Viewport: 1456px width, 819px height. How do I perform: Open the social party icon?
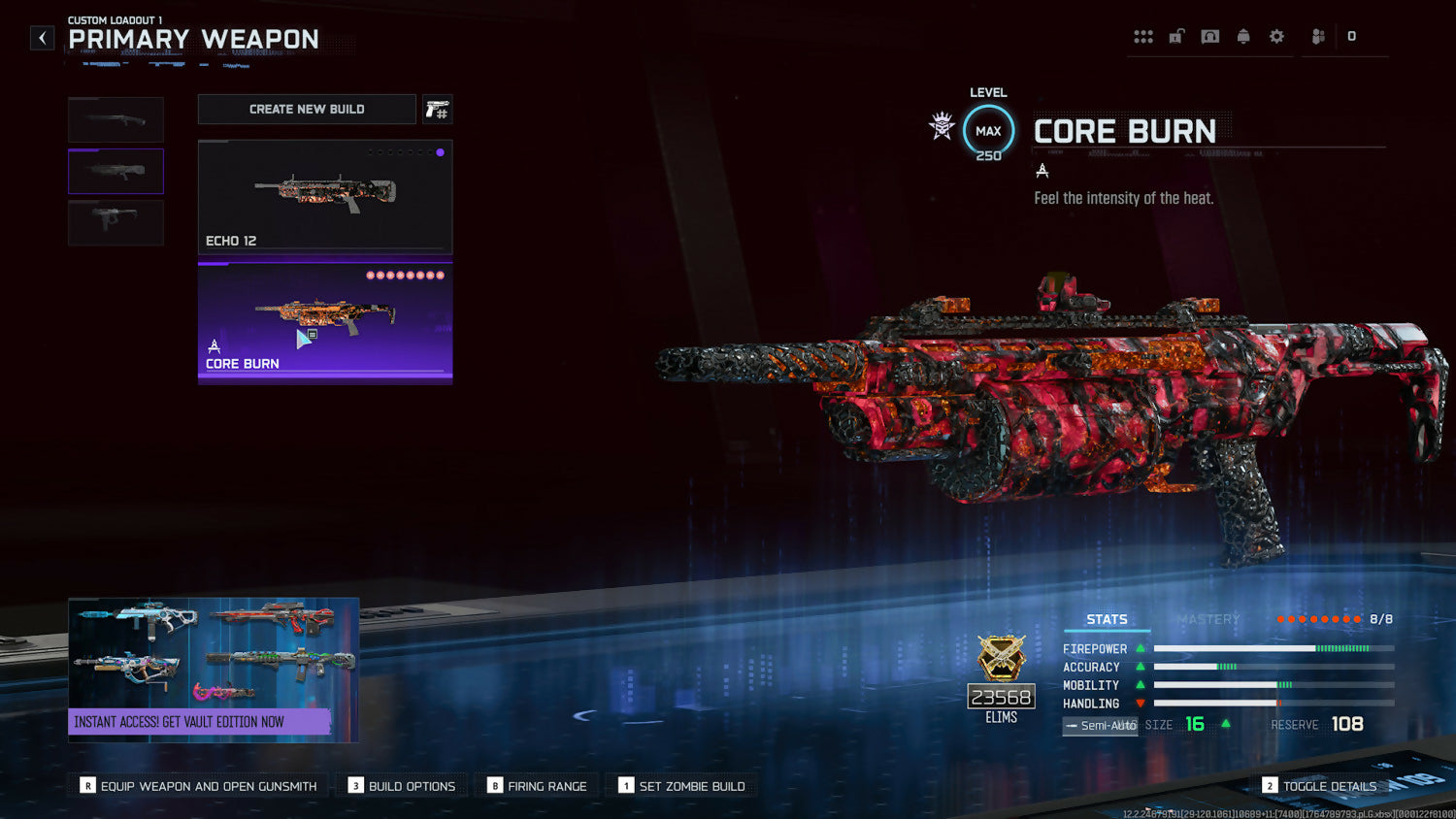1318,37
